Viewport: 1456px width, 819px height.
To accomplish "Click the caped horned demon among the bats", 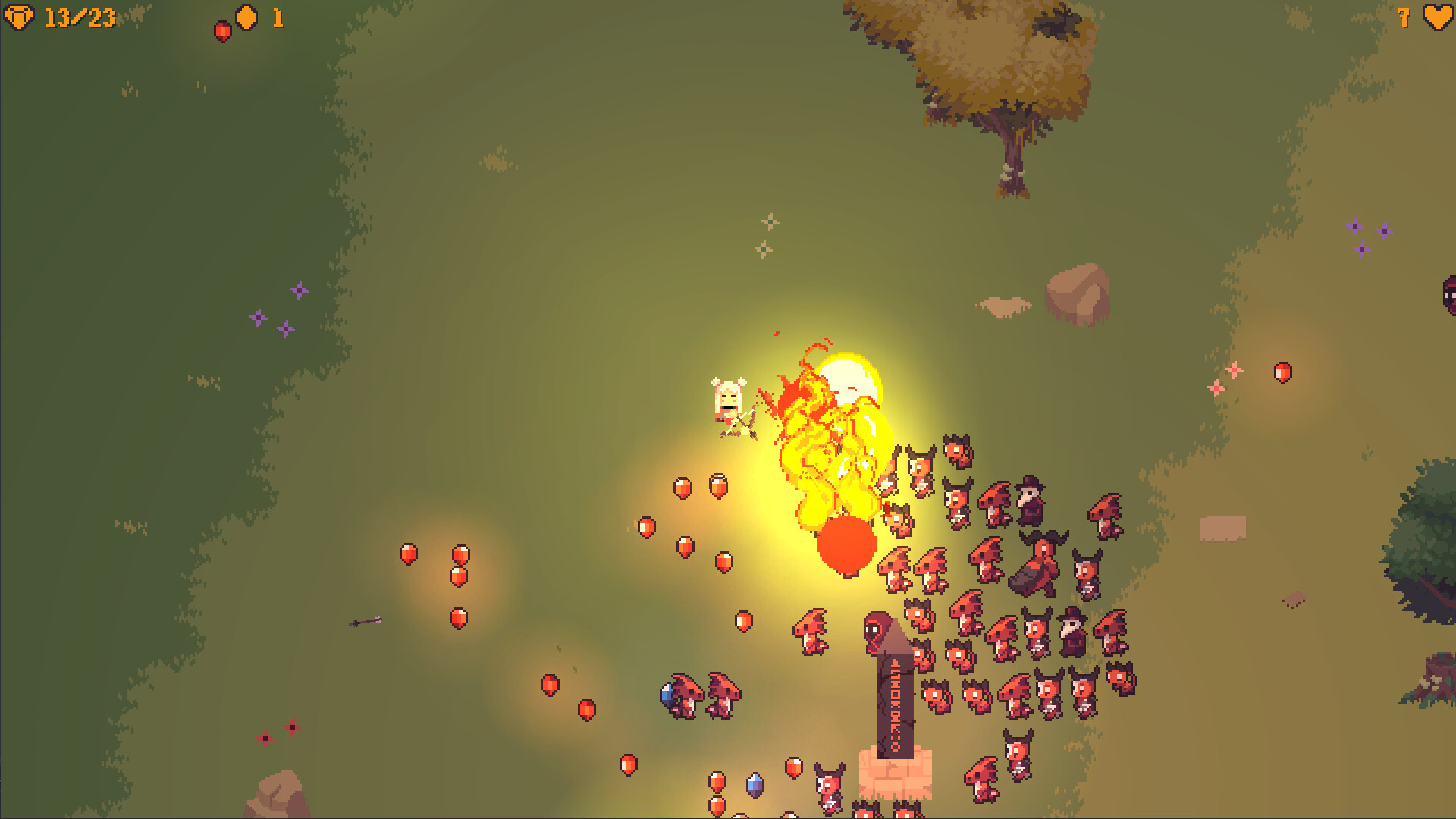I will point(1037,559).
